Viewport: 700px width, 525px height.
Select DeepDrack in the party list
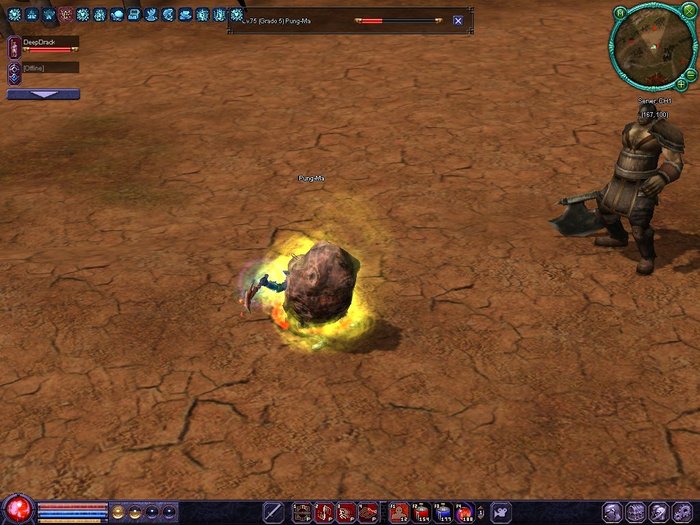click(44, 44)
